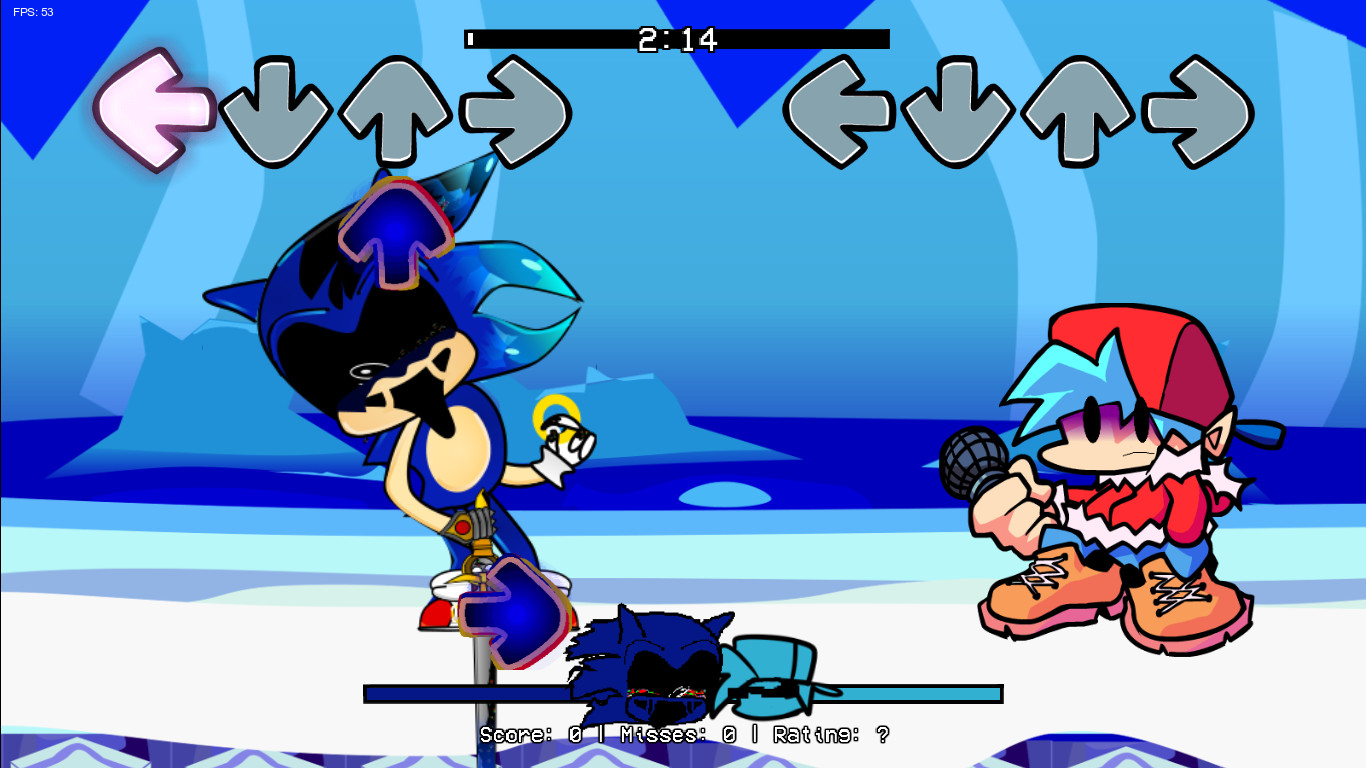Click the song progress bar at the top
This screenshot has height=768, width=1366.
675,39
